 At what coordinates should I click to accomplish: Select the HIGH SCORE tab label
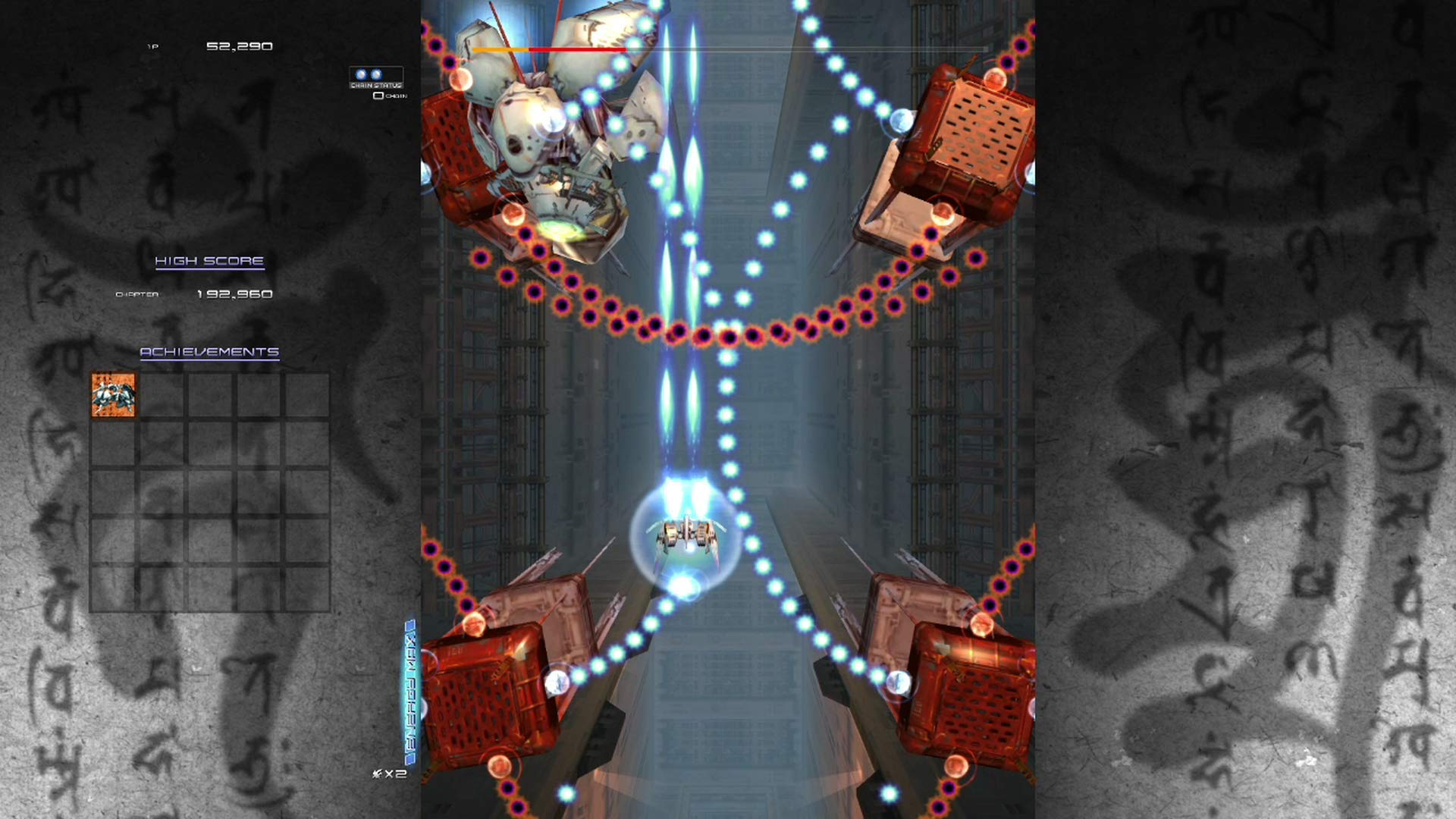pyautogui.click(x=210, y=262)
